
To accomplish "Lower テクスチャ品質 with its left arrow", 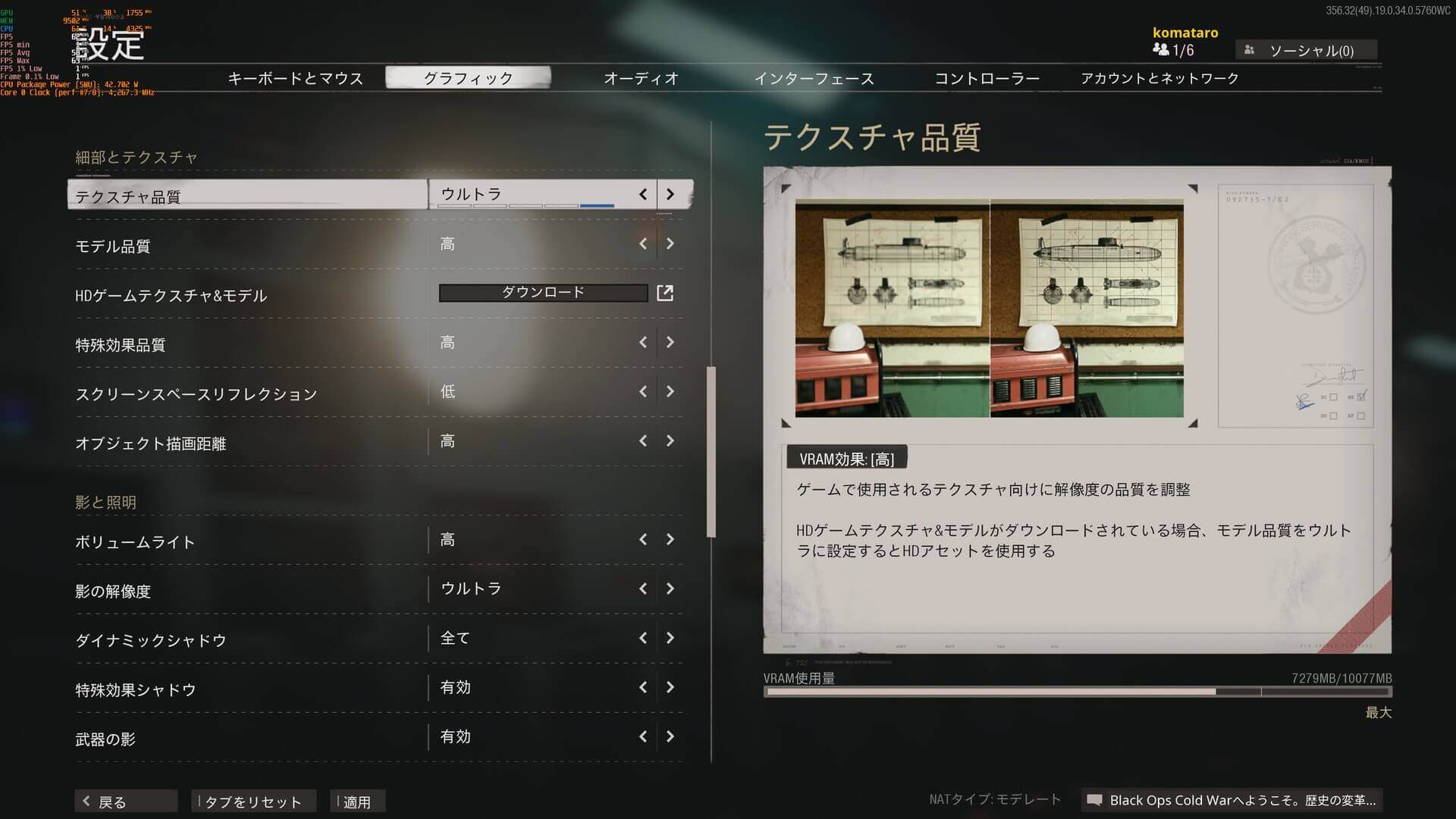I will [643, 194].
